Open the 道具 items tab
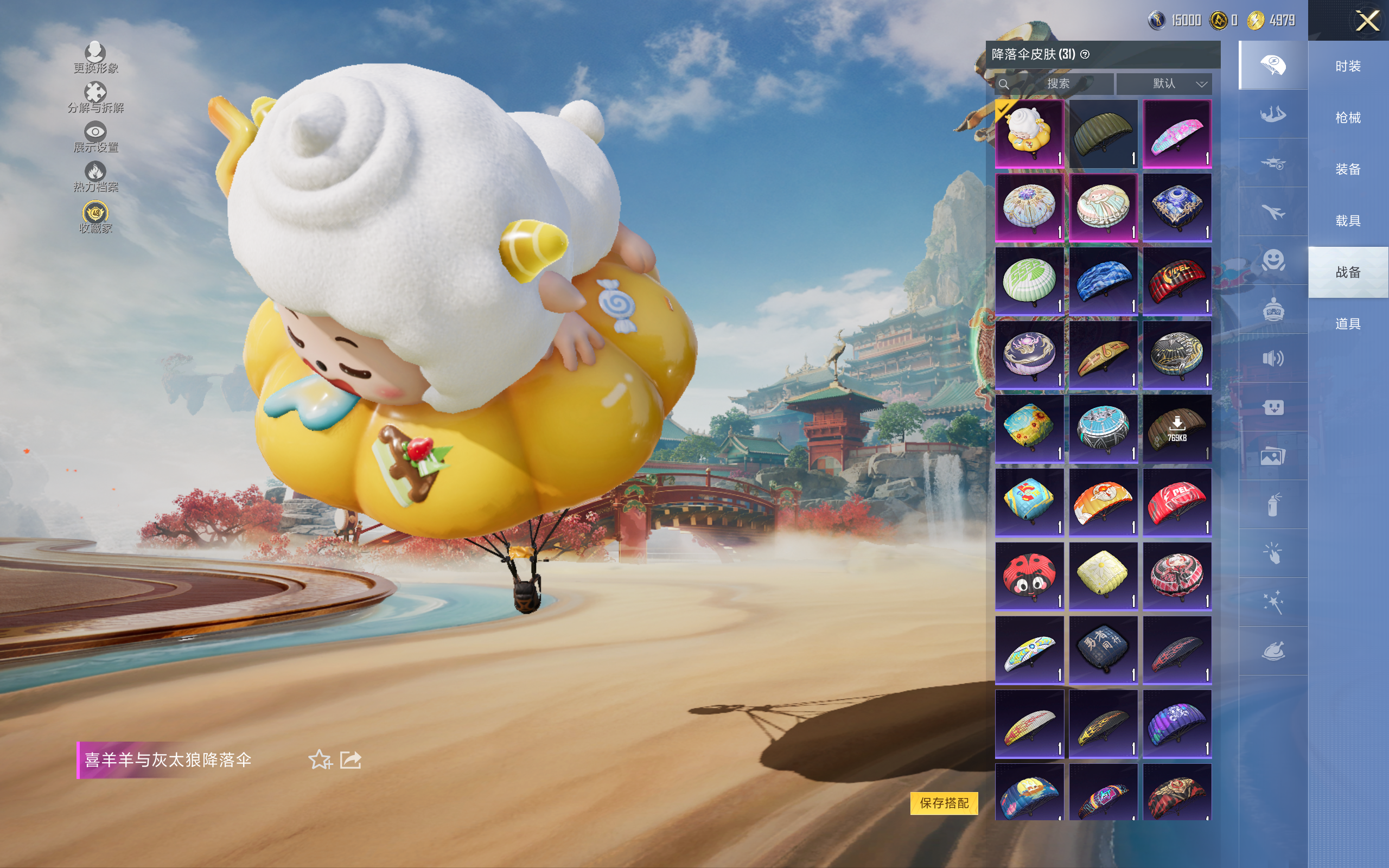The height and width of the screenshot is (868, 1389). pyautogui.click(x=1348, y=324)
